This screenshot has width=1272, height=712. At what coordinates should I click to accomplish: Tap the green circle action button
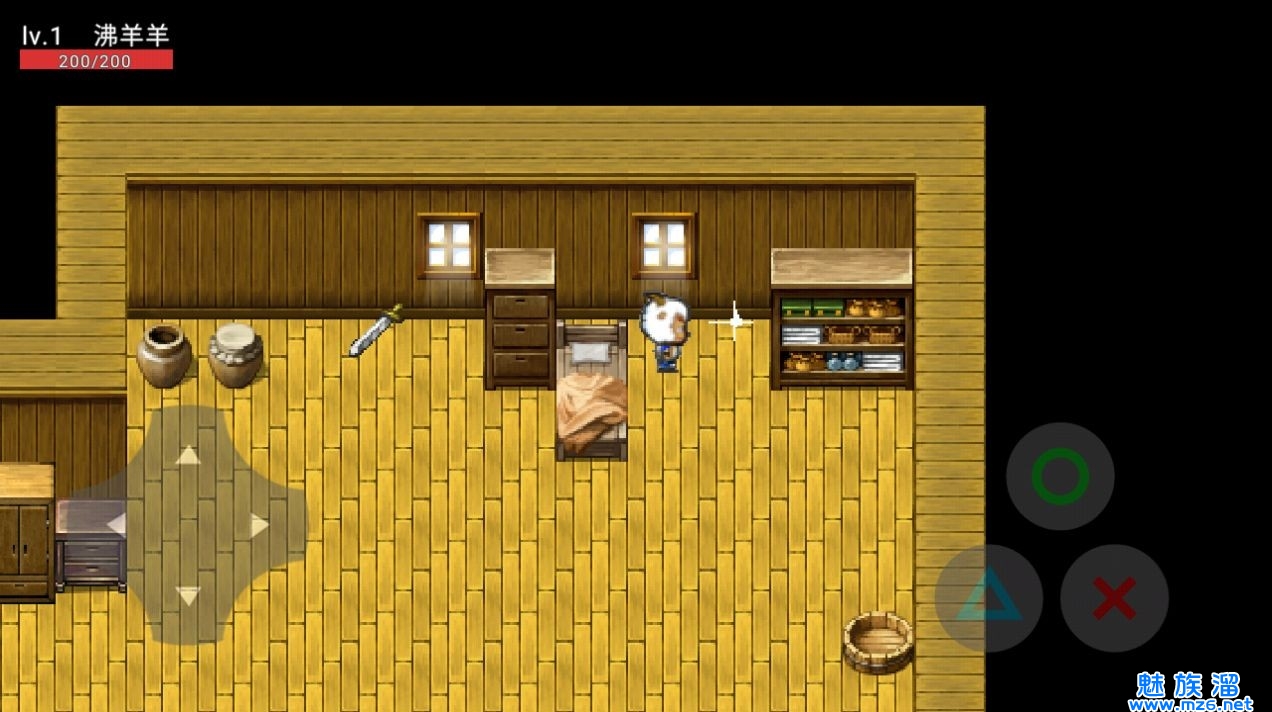[1060, 476]
